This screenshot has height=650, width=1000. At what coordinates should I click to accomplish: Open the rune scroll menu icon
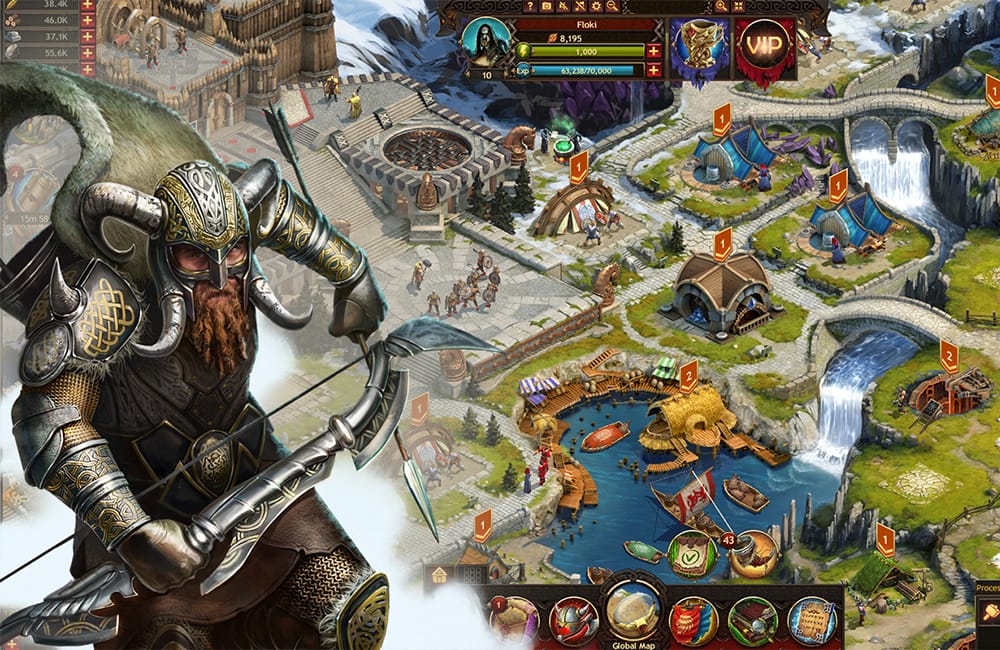[x=811, y=621]
